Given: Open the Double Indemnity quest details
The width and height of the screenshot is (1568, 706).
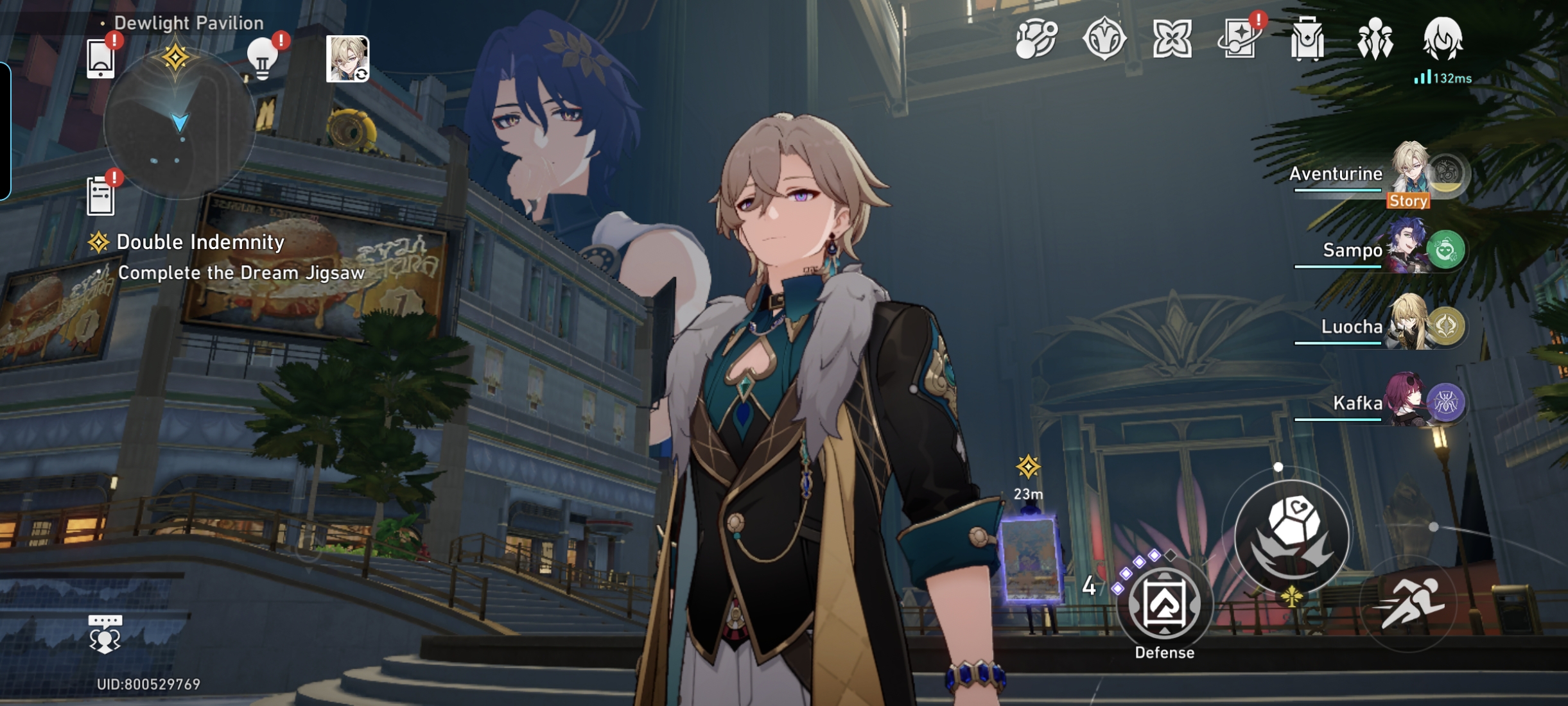Looking at the screenshot, I should click(x=200, y=243).
